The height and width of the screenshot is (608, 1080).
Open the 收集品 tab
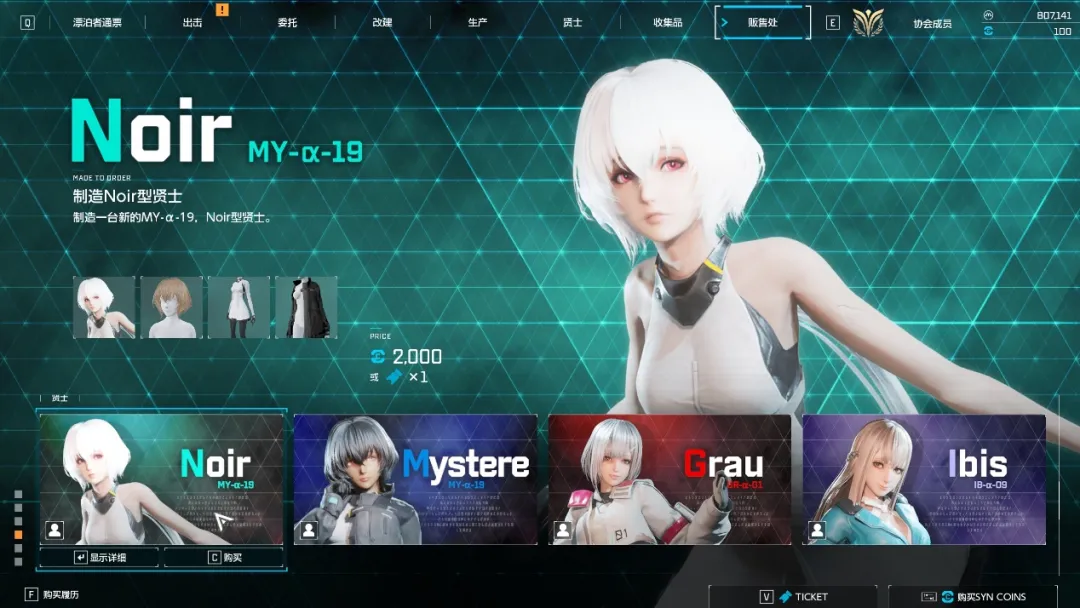[x=667, y=22]
